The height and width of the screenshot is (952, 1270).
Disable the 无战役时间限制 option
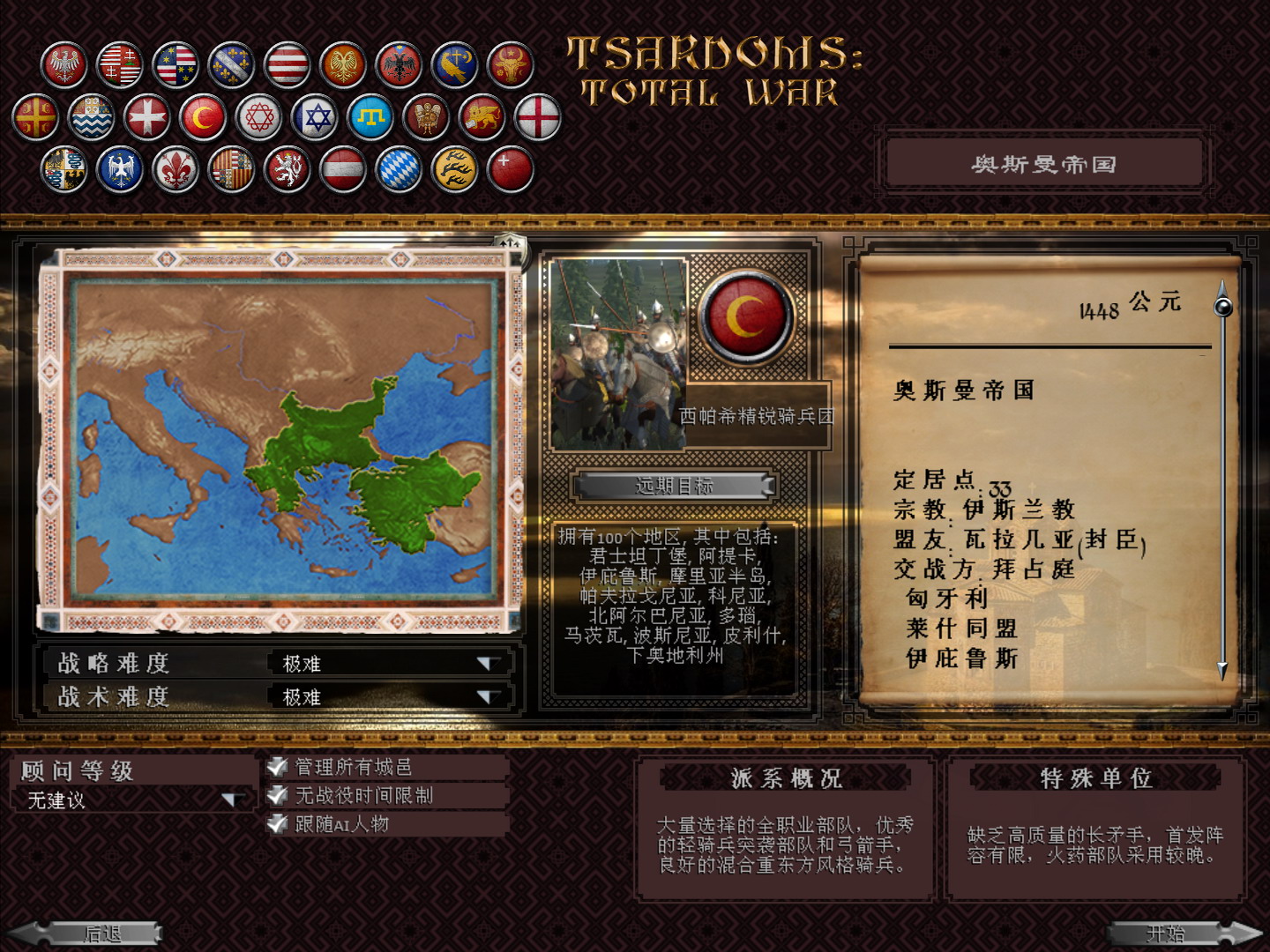click(x=277, y=796)
